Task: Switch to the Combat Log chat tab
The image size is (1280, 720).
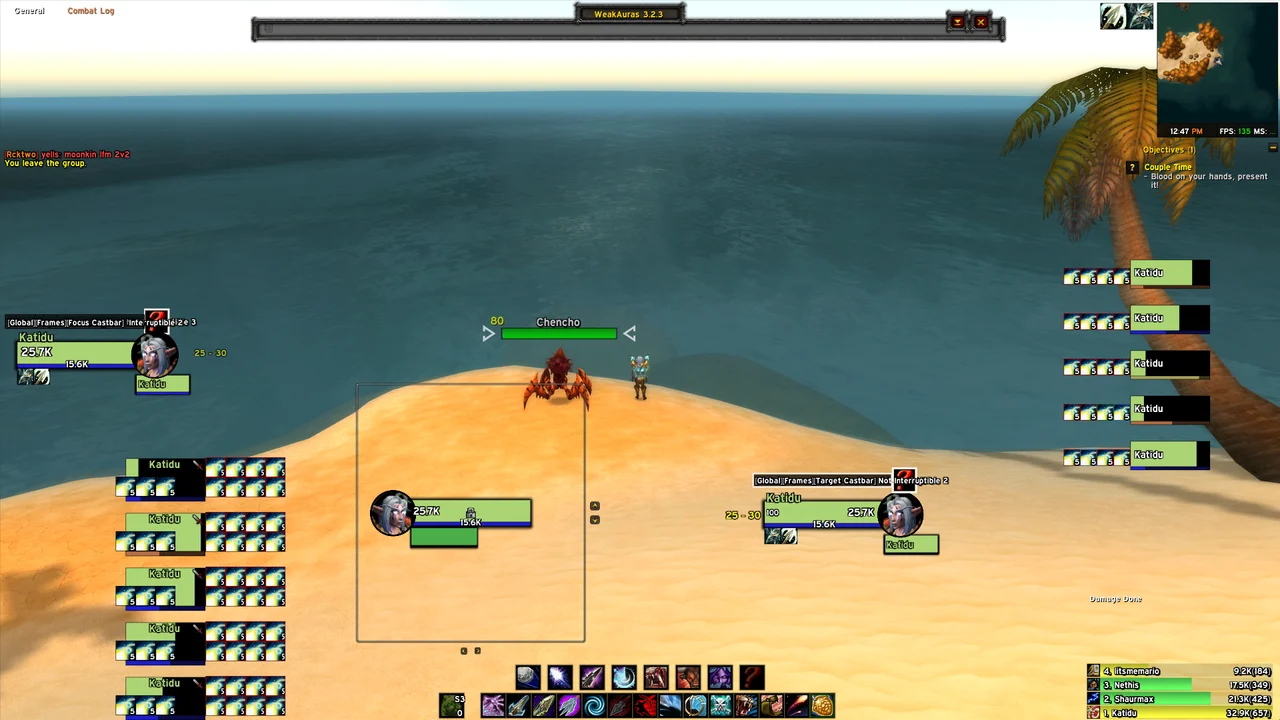Action: [x=91, y=11]
